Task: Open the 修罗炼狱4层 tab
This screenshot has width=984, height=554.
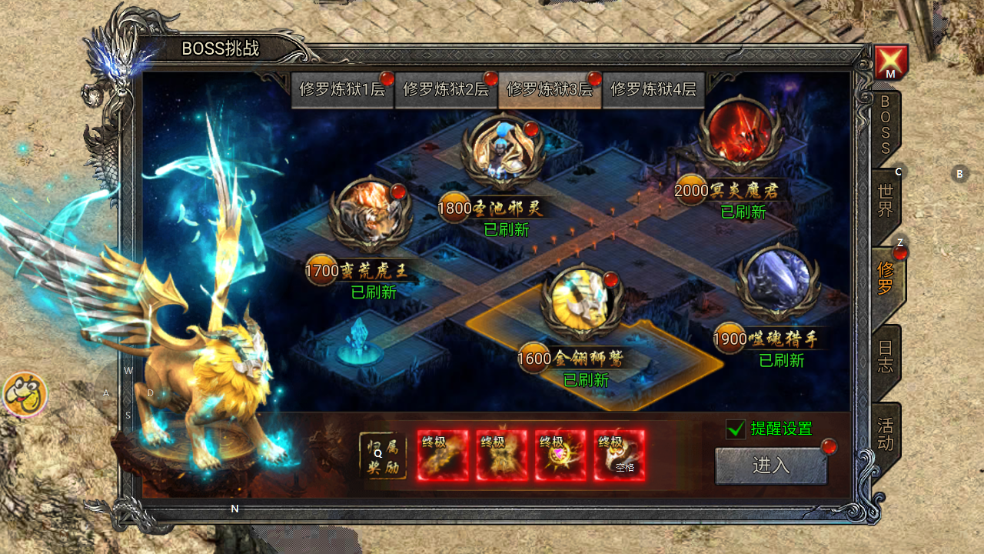Action: [652, 89]
